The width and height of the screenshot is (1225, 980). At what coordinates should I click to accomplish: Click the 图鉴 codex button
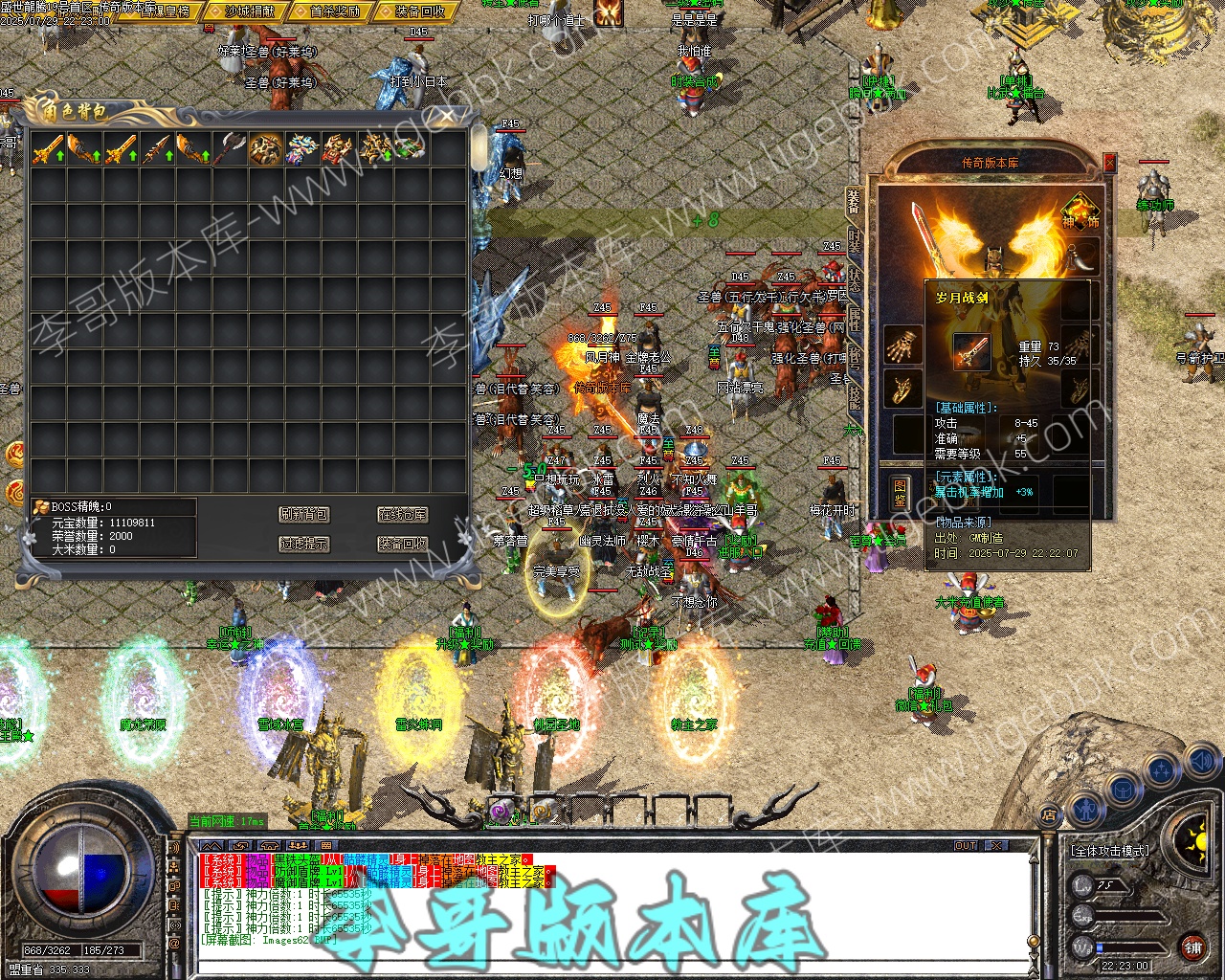coord(900,492)
